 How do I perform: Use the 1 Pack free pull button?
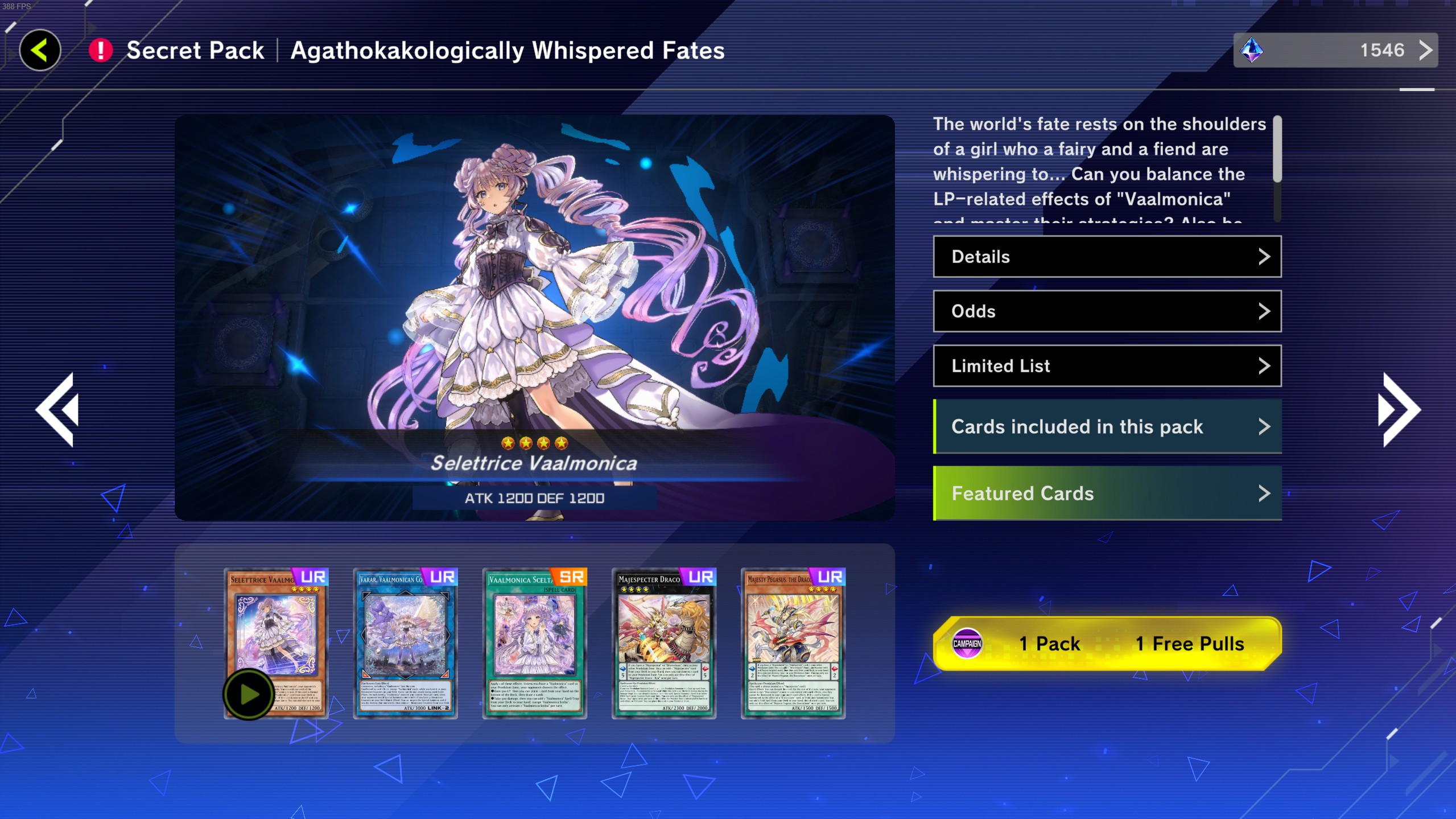tap(1107, 644)
